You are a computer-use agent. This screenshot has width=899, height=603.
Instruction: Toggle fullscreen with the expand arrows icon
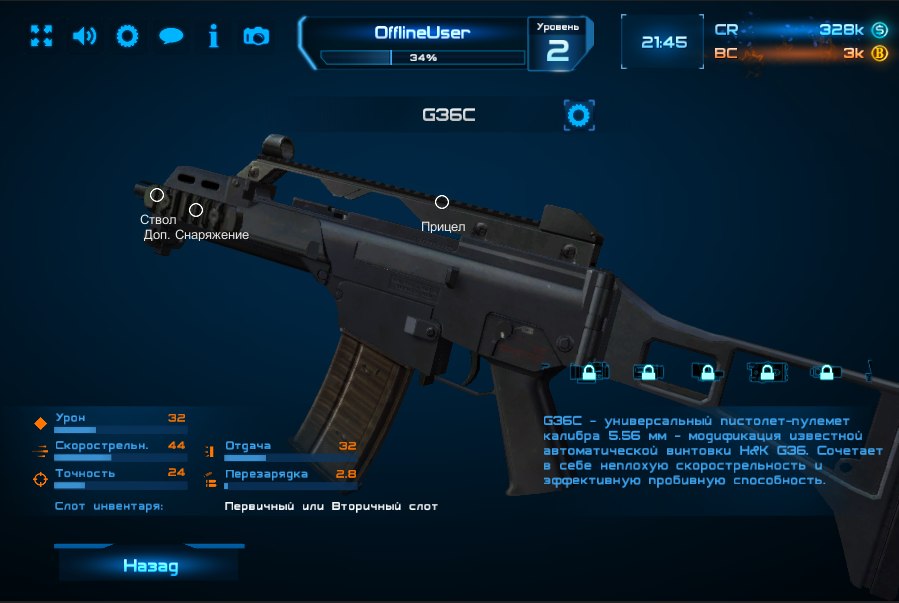click(41, 36)
